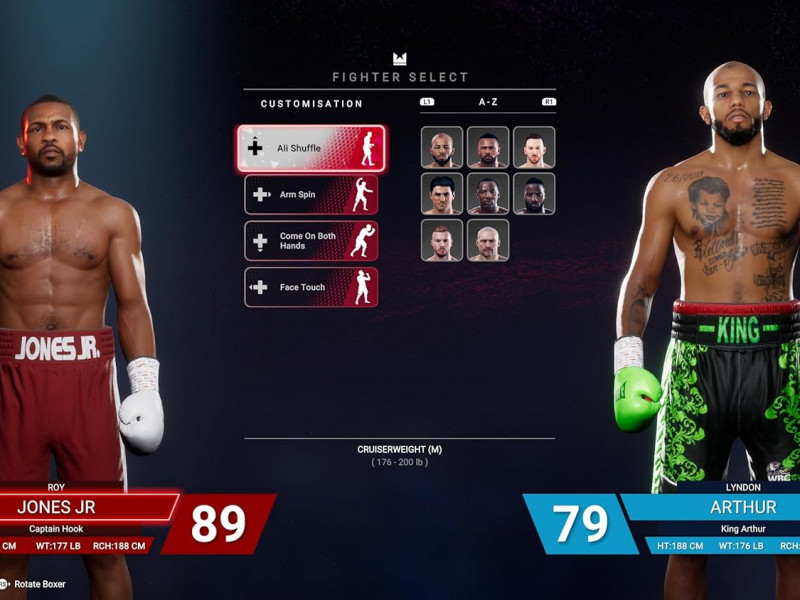Select the Face Touch taunt
800x600 pixels.
pyautogui.click(x=311, y=287)
